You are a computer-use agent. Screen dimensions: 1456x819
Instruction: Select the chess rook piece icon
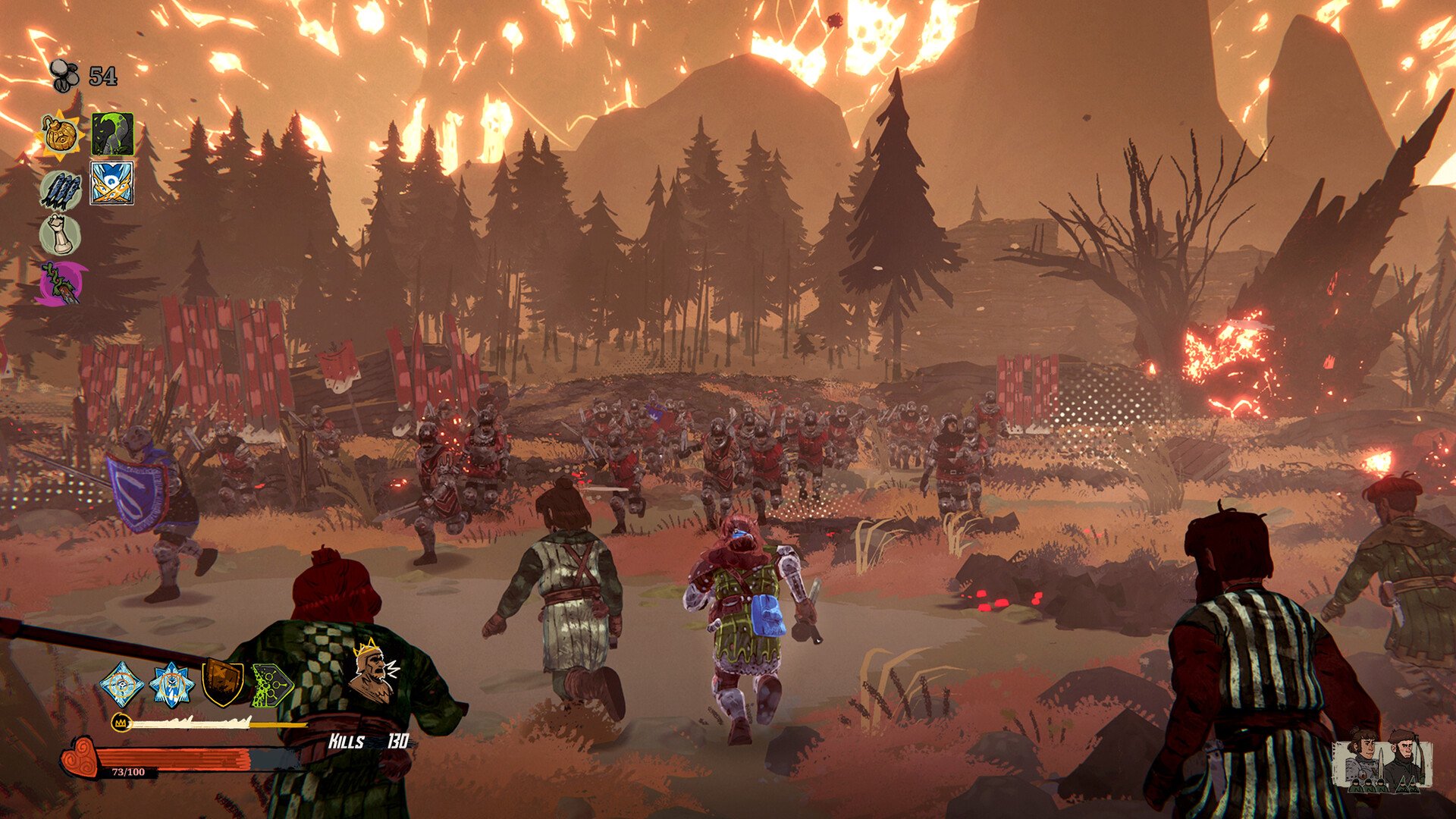click(x=60, y=234)
